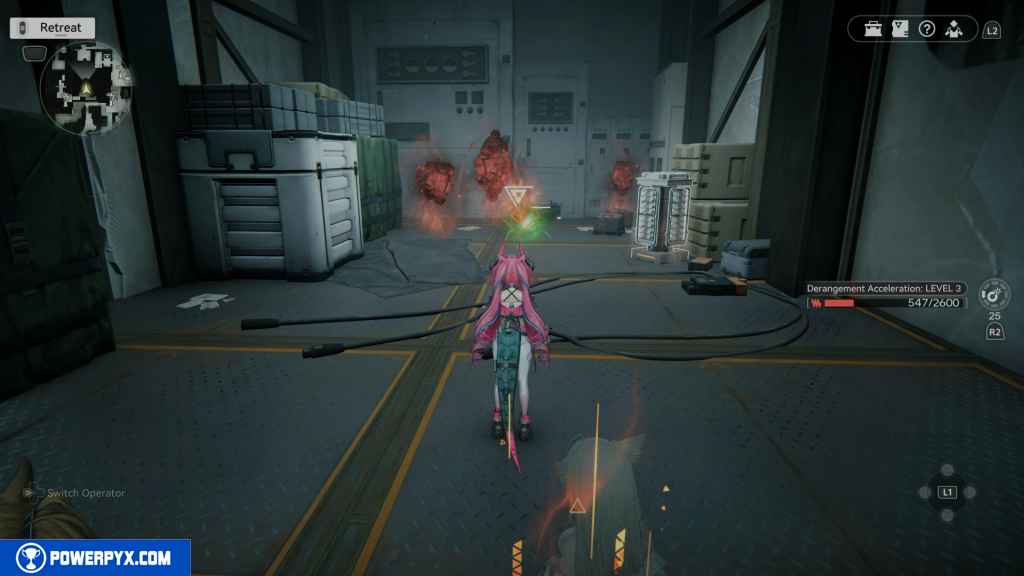This screenshot has height=576, width=1024.
Task: Open the mission log document icon
Action: tap(900, 29)
